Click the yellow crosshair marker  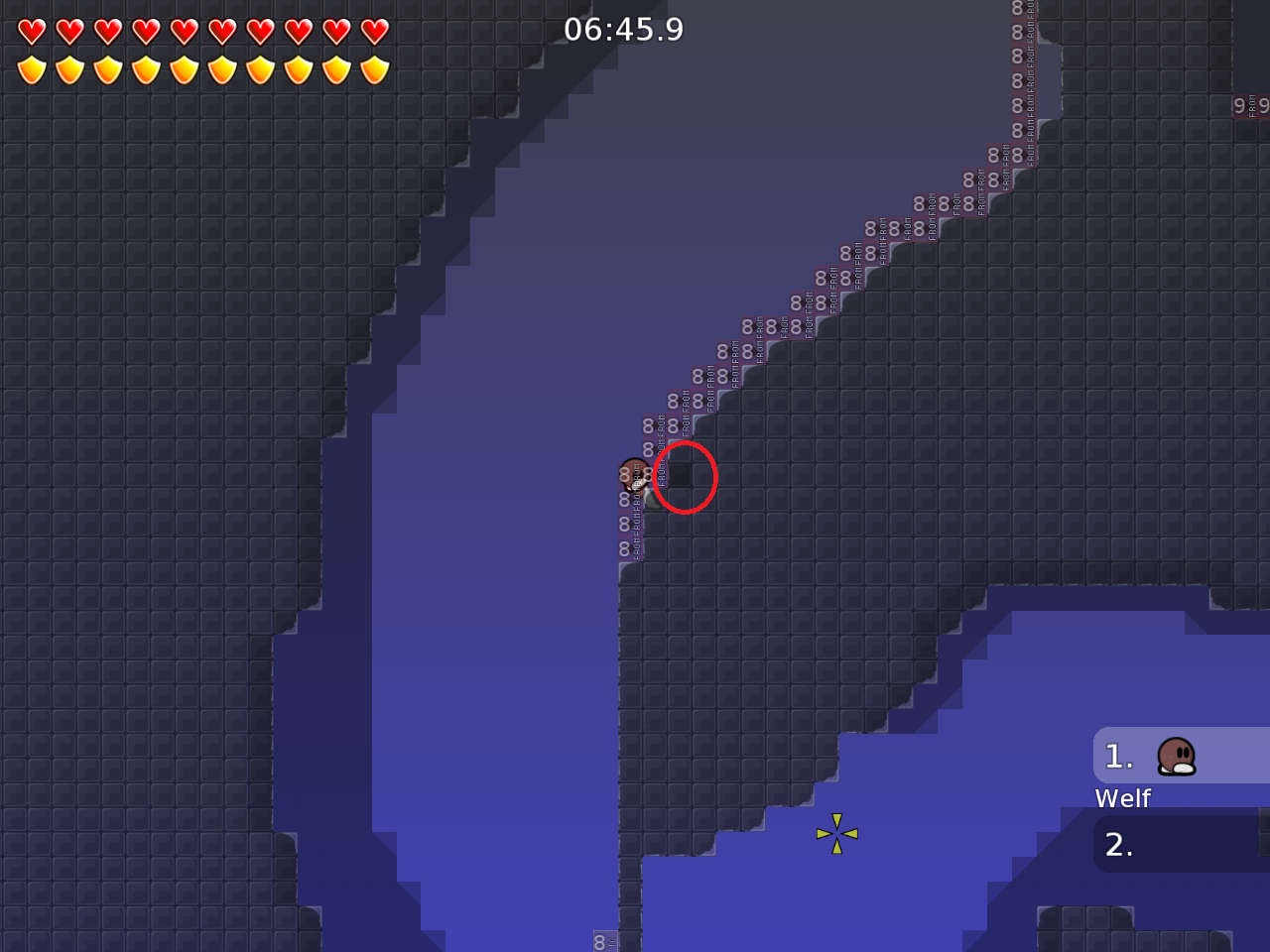pyautogui.click(x=836, y=833)
